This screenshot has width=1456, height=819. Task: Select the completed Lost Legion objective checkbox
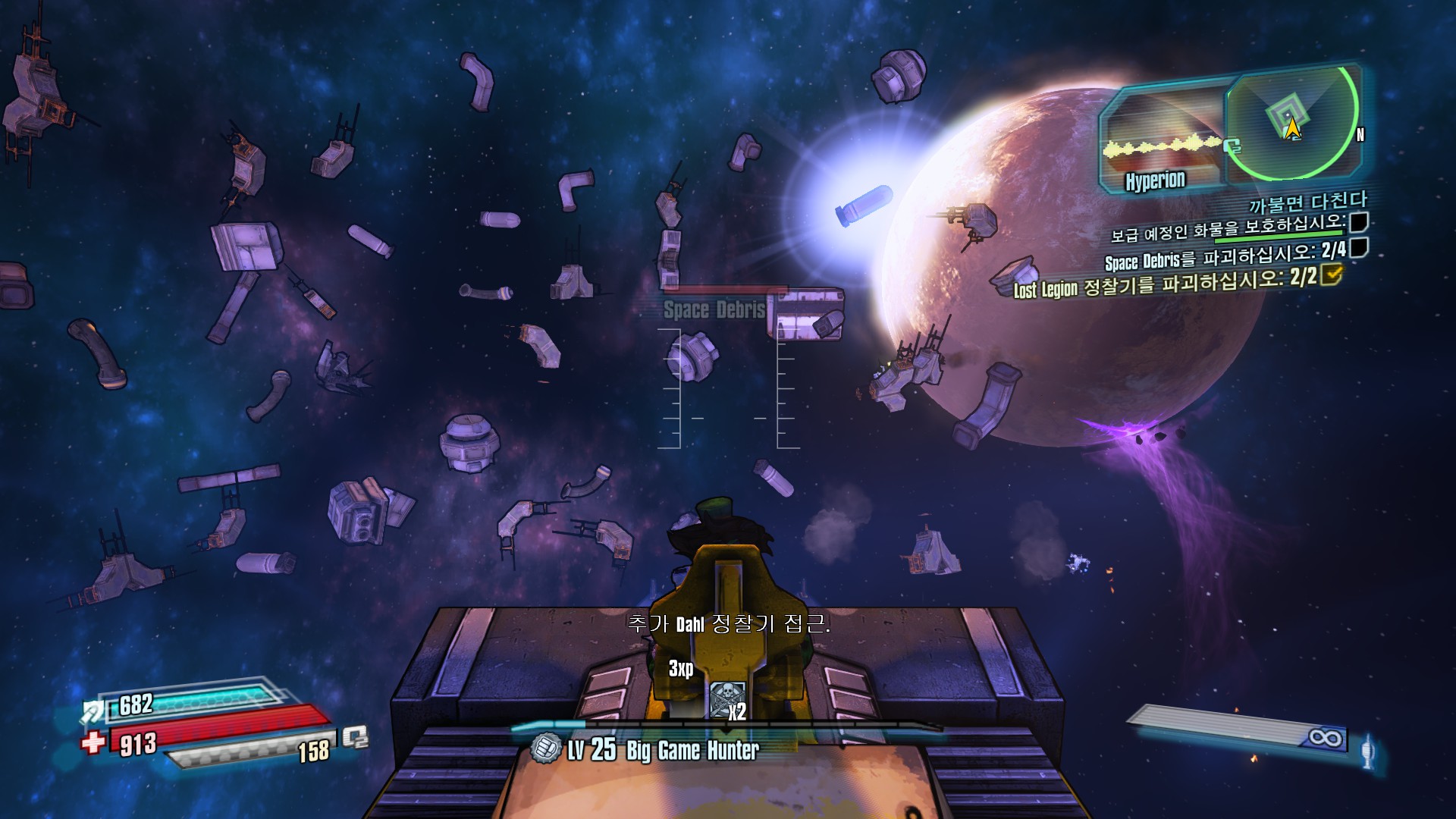coord(1331,275)
